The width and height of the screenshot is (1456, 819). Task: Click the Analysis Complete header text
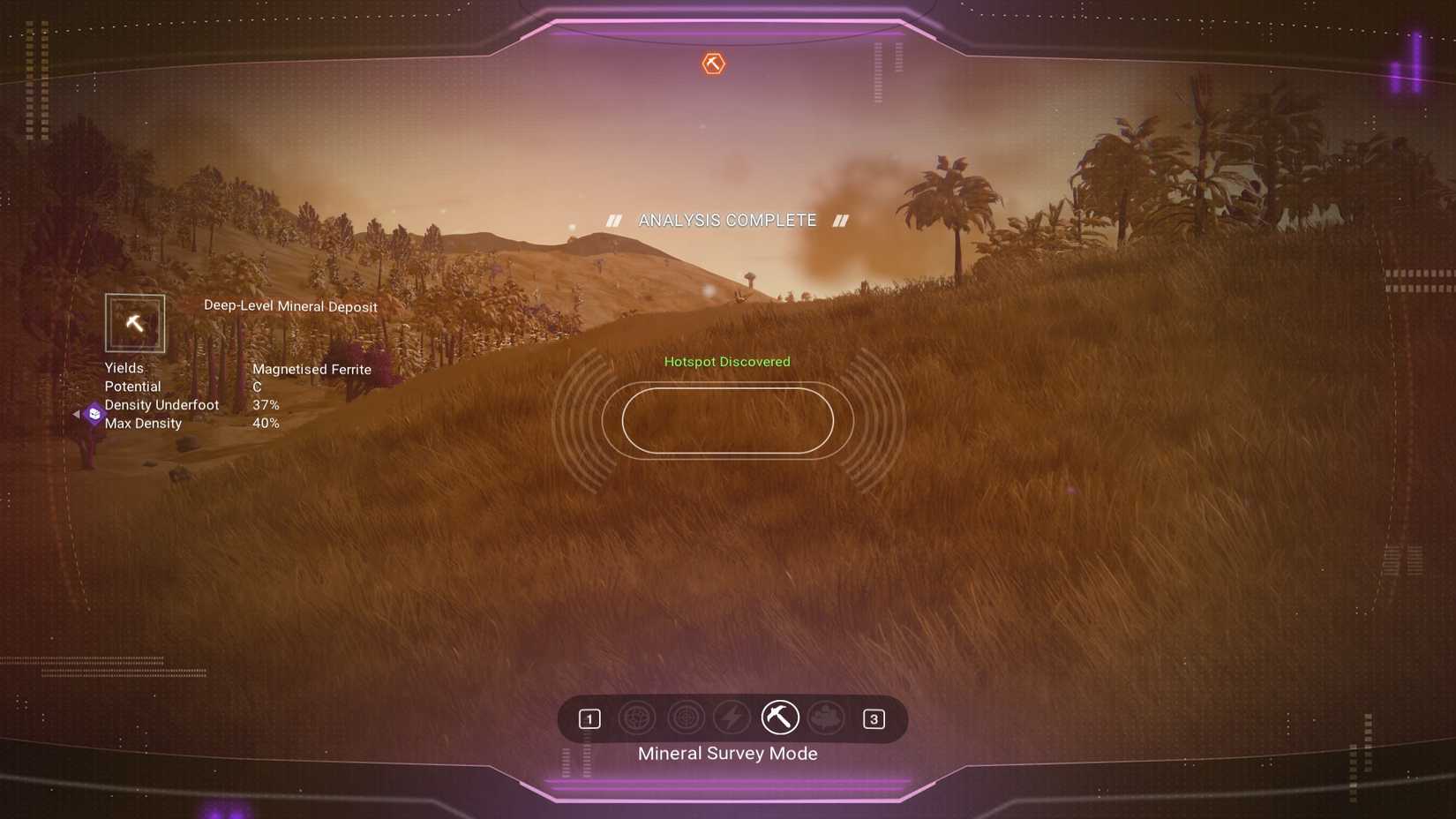pos(727,220)
